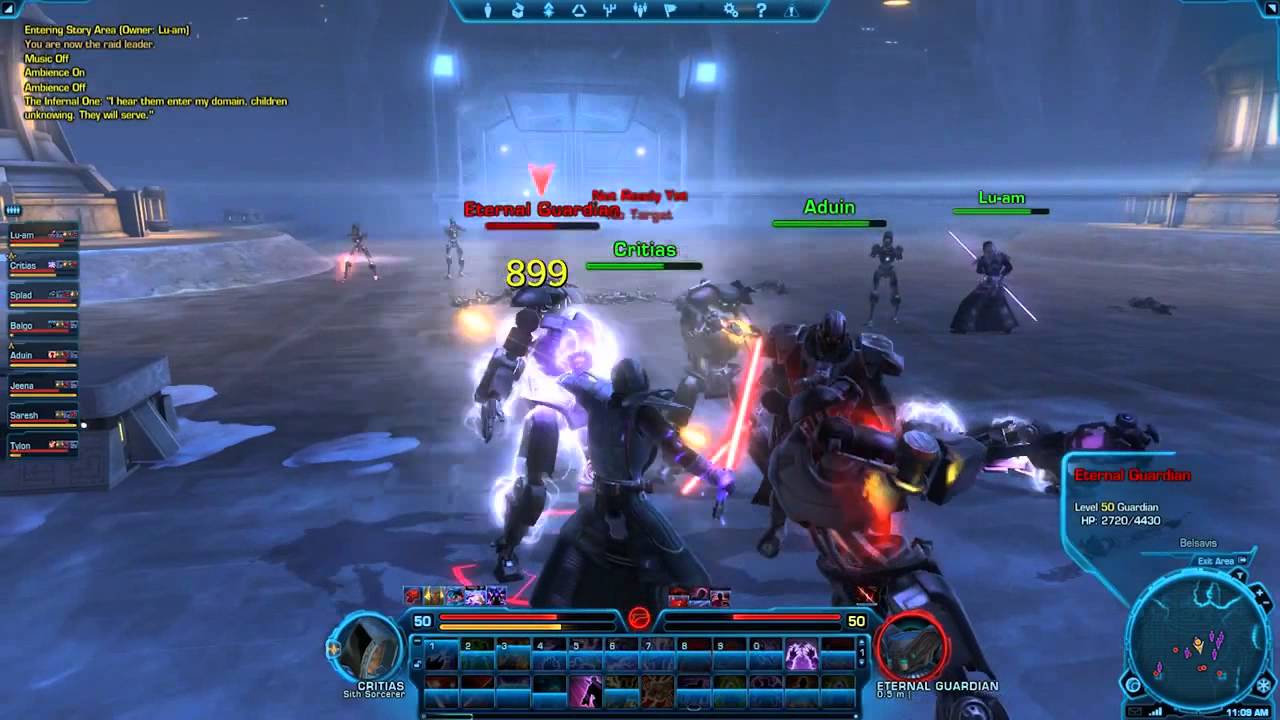Use the ability in hotbar slot 1
This screenshot has height=720, width=1280.
(442, 656)
